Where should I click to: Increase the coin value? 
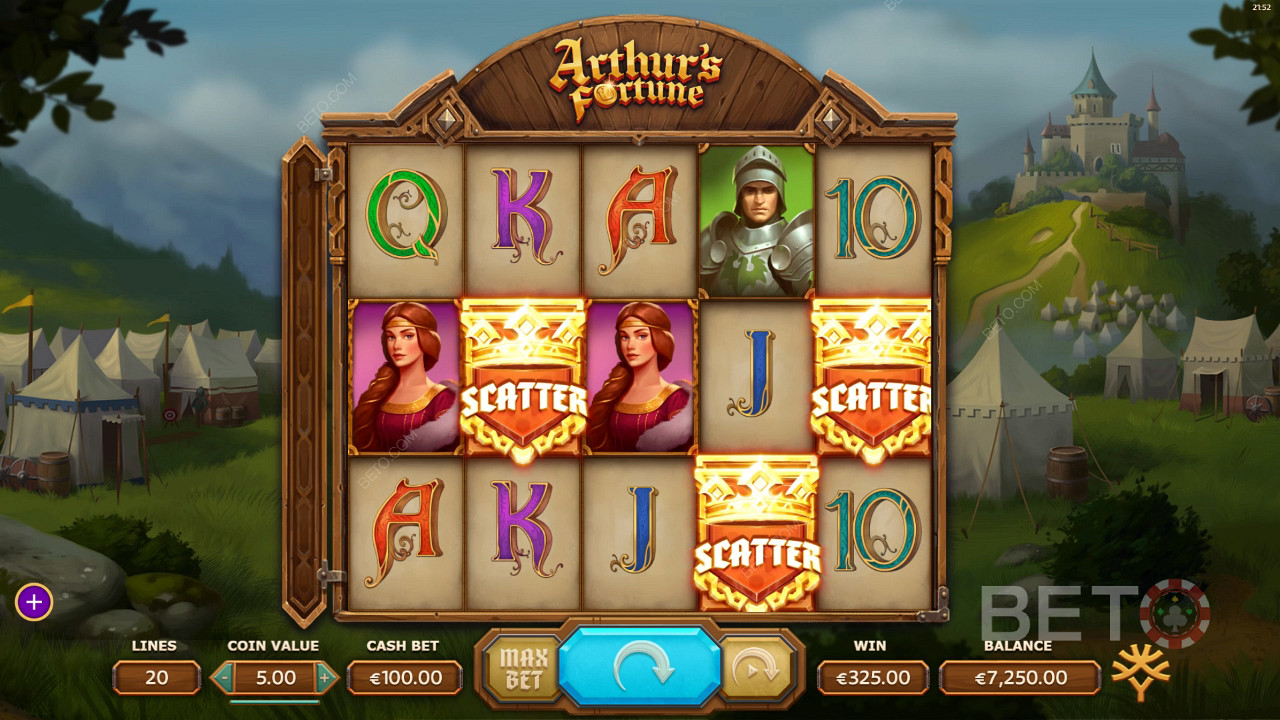point(324,678)
